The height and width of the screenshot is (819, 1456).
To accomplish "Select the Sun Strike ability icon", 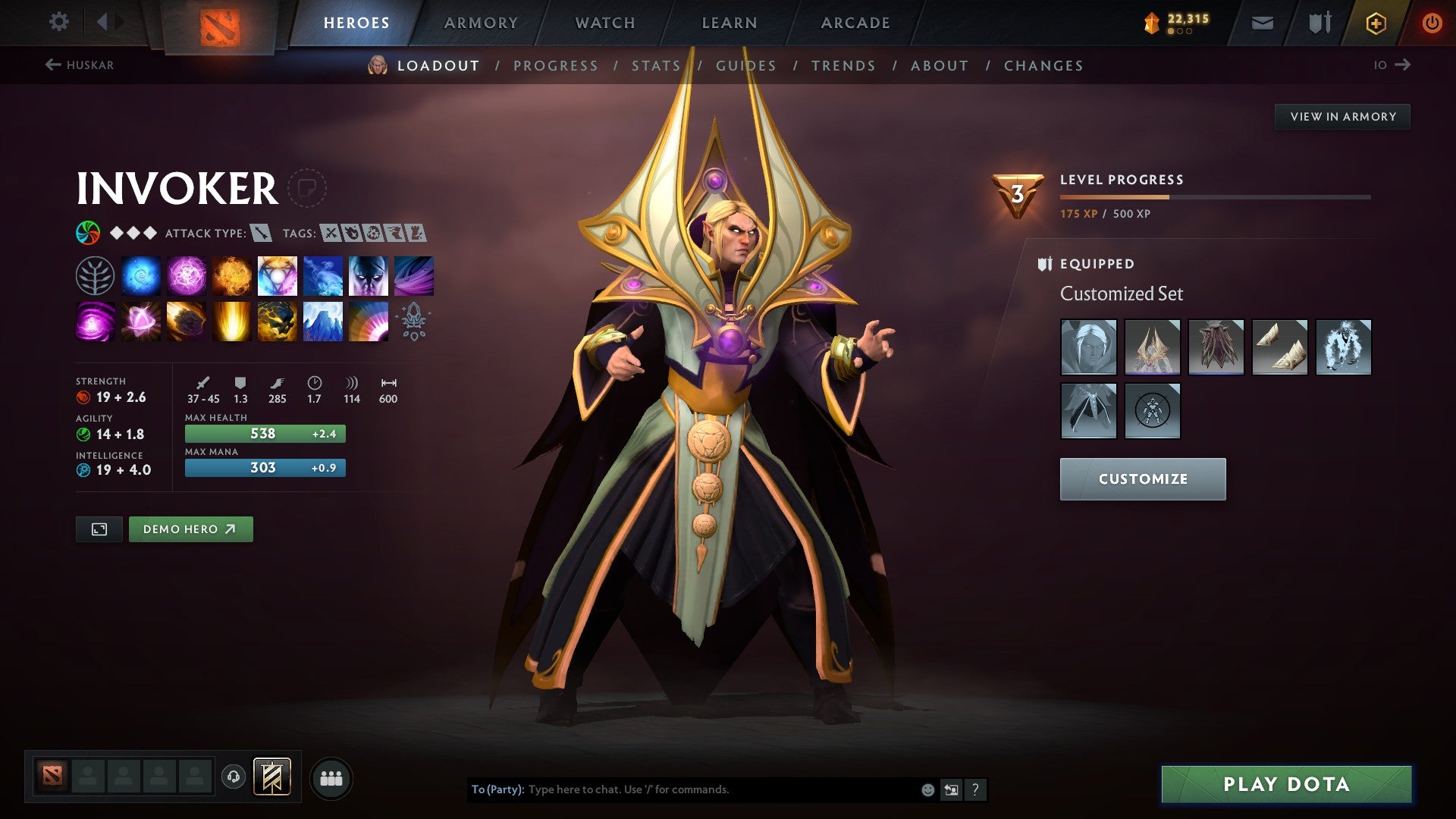I will [231, 321].
